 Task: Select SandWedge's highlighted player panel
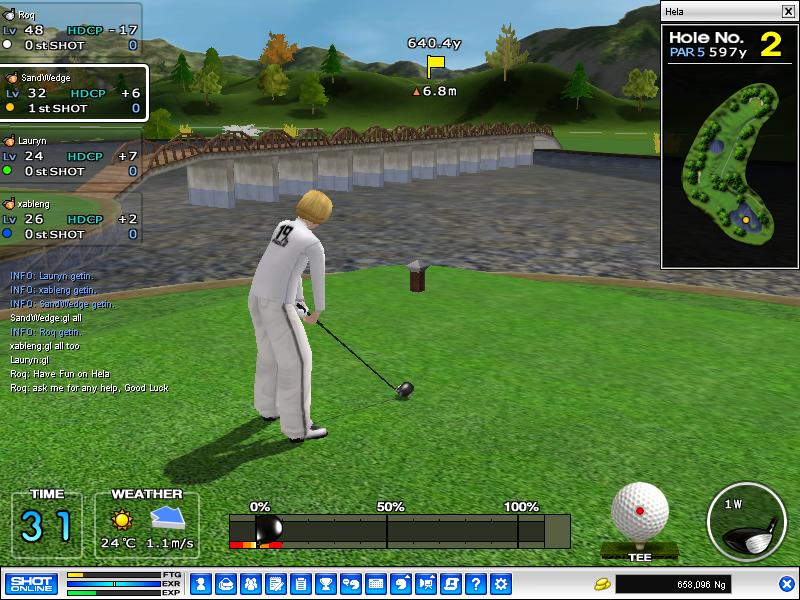click(73, 93)
